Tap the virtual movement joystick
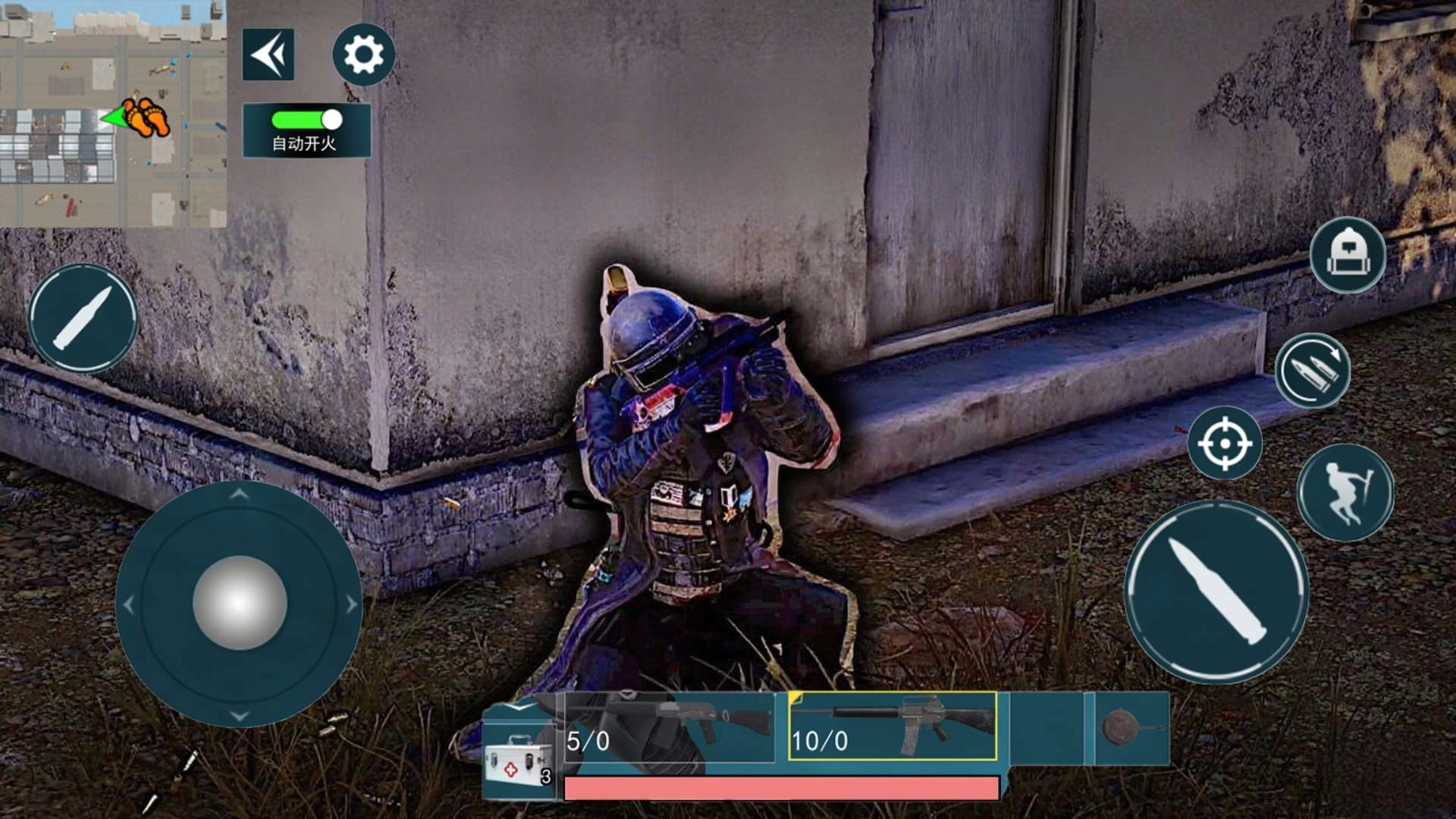The height and width of the screenshot is (819, 1456). [239, 603]
